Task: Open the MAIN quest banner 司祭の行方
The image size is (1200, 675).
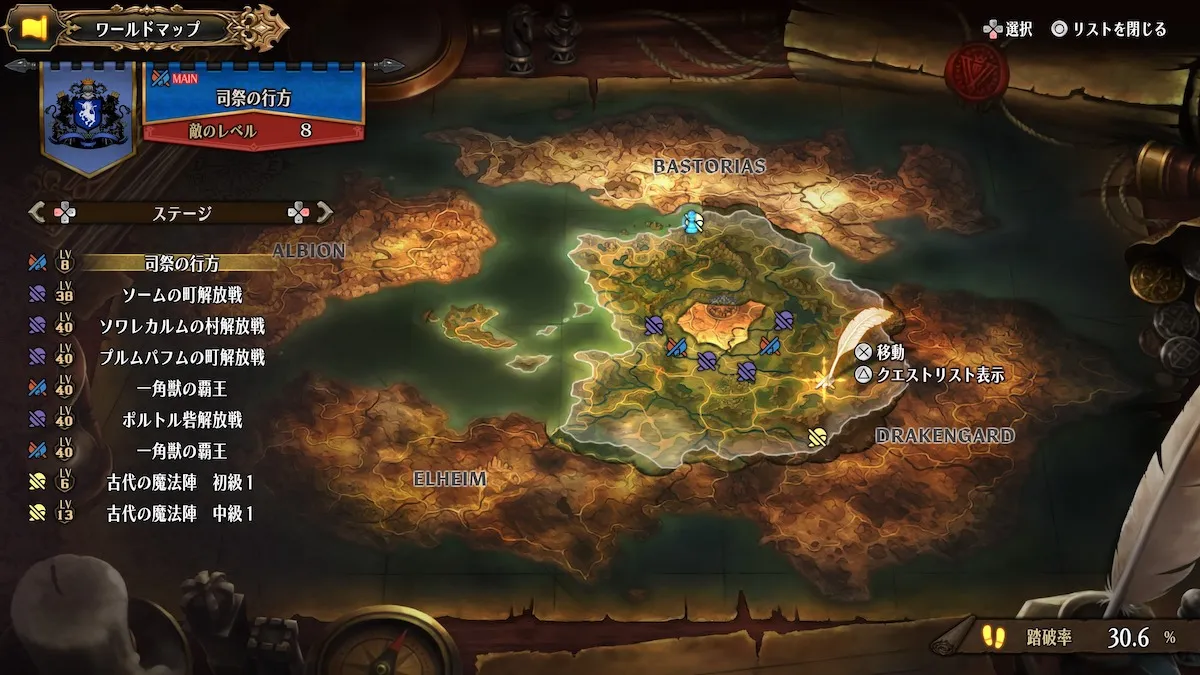Action: point(254,100)
